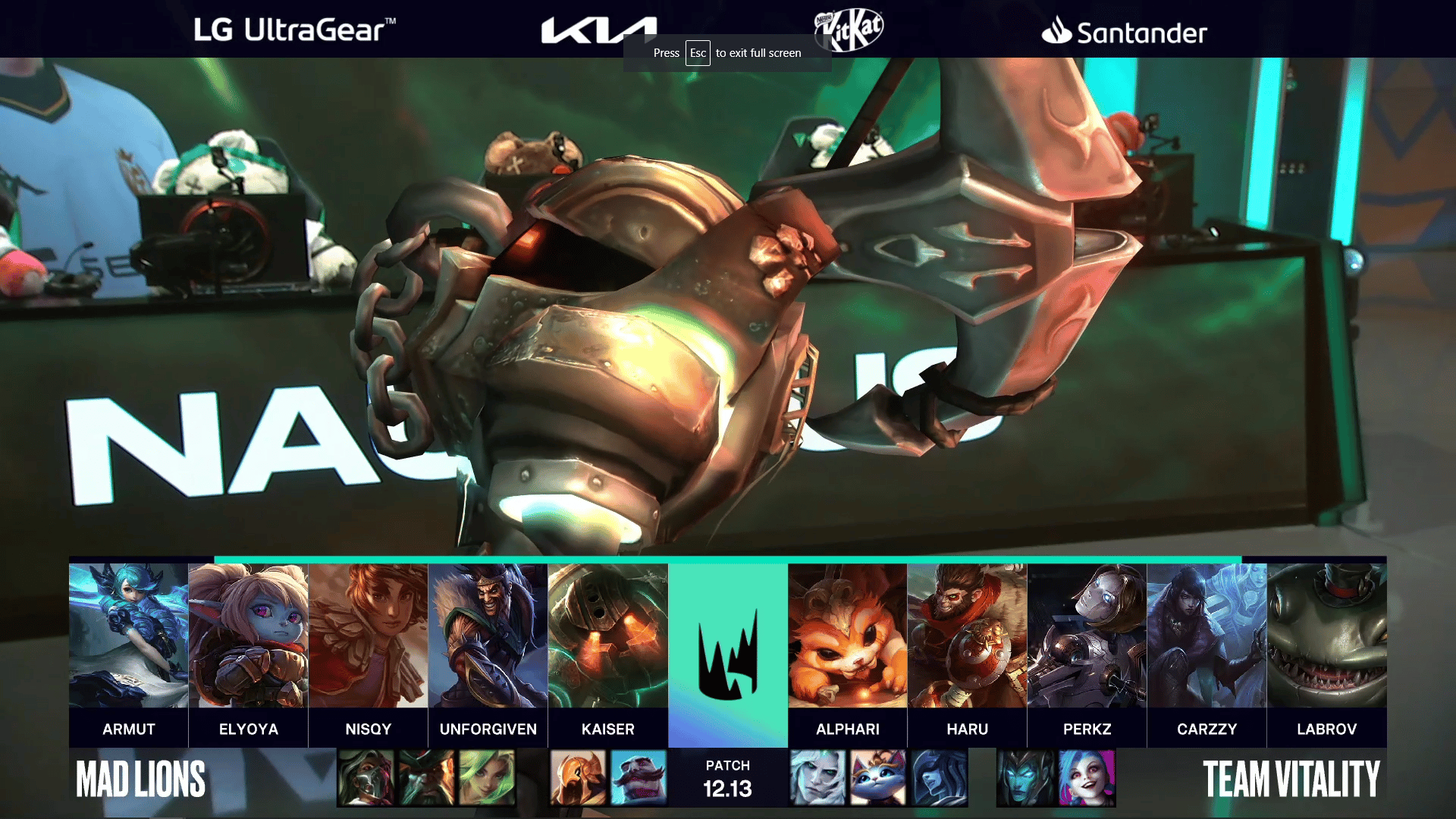
Task: Select Carzzy's Senna pick portrait
Action: [1207, 635]
